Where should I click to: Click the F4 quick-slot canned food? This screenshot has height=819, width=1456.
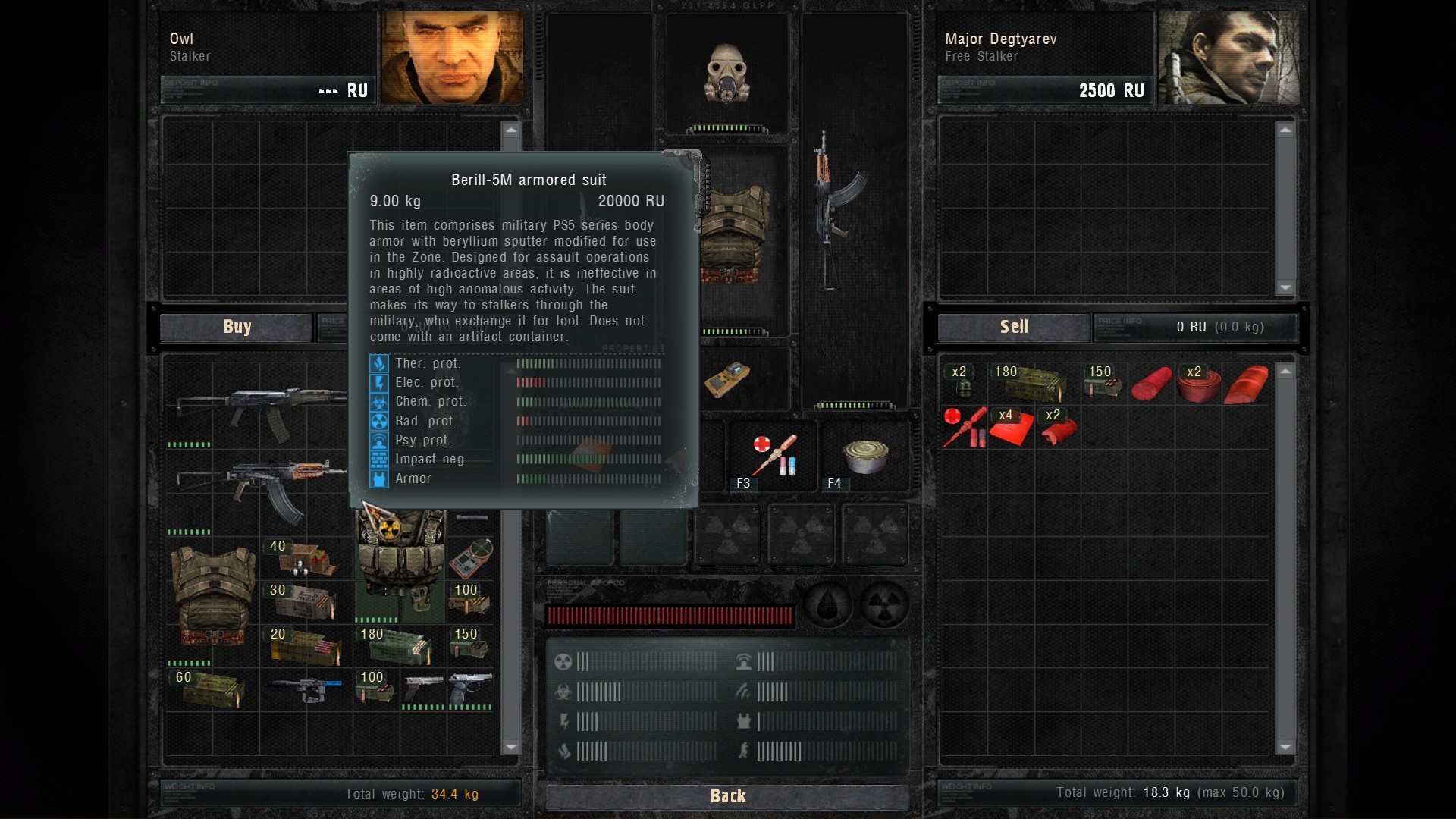864,456
